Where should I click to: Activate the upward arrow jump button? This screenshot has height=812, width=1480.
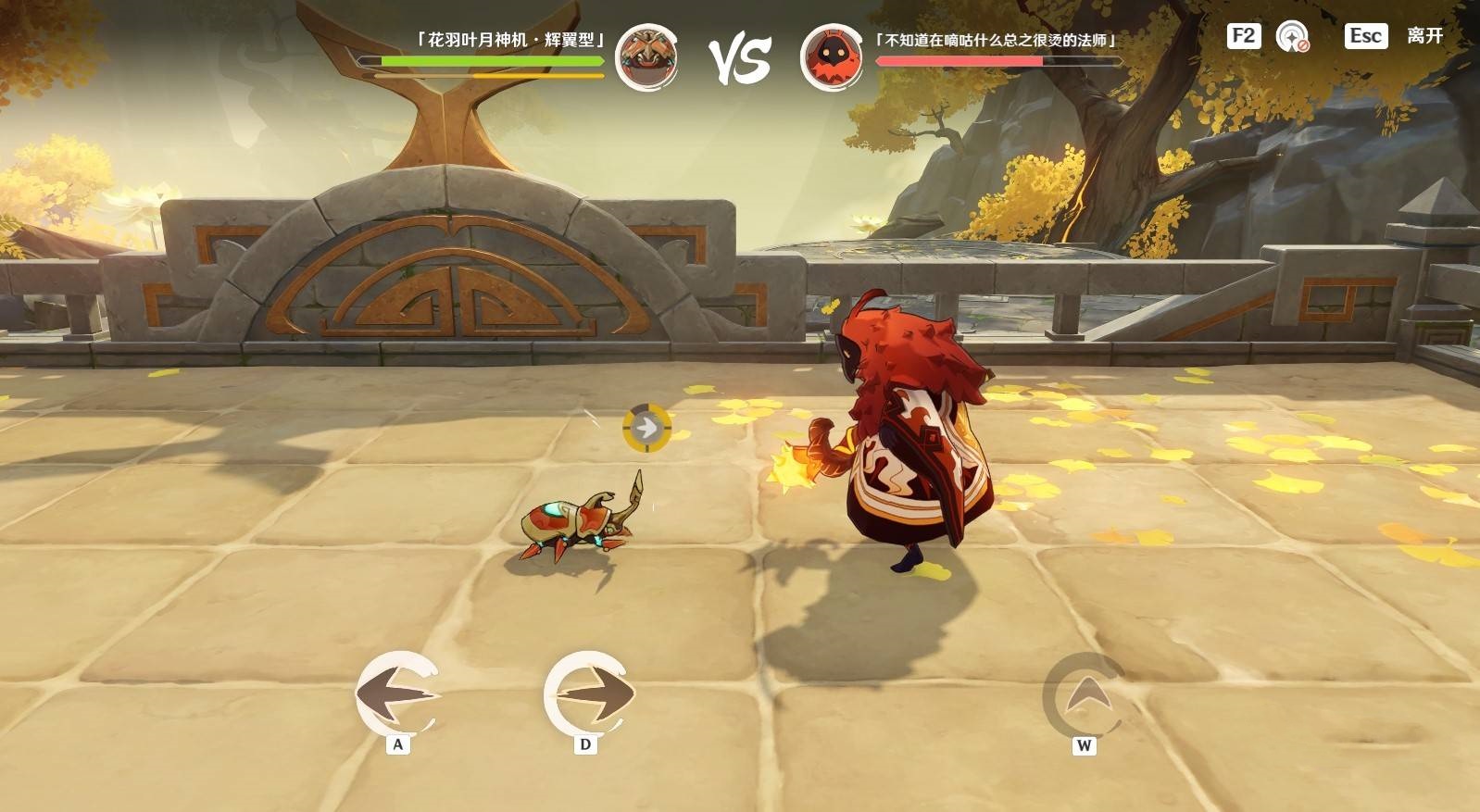pyautogui.click(x=1084, y=694)
